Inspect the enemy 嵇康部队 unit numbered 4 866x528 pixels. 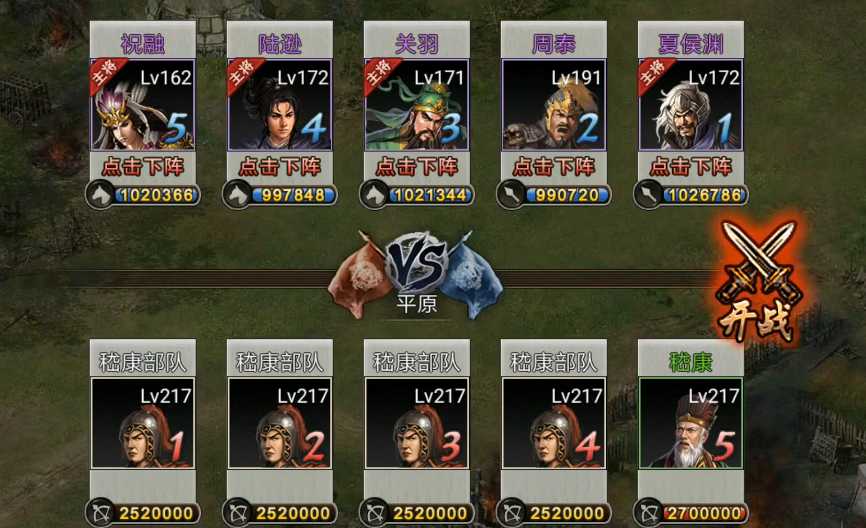(x=553, y=423)
